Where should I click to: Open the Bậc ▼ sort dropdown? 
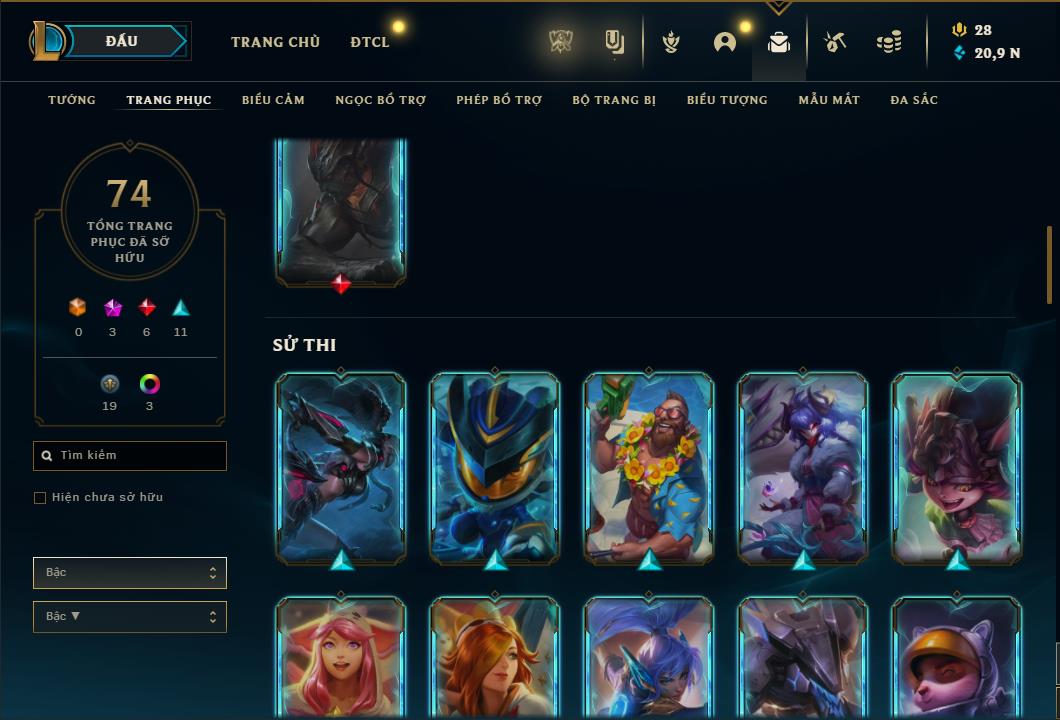(x=130, y=617)
